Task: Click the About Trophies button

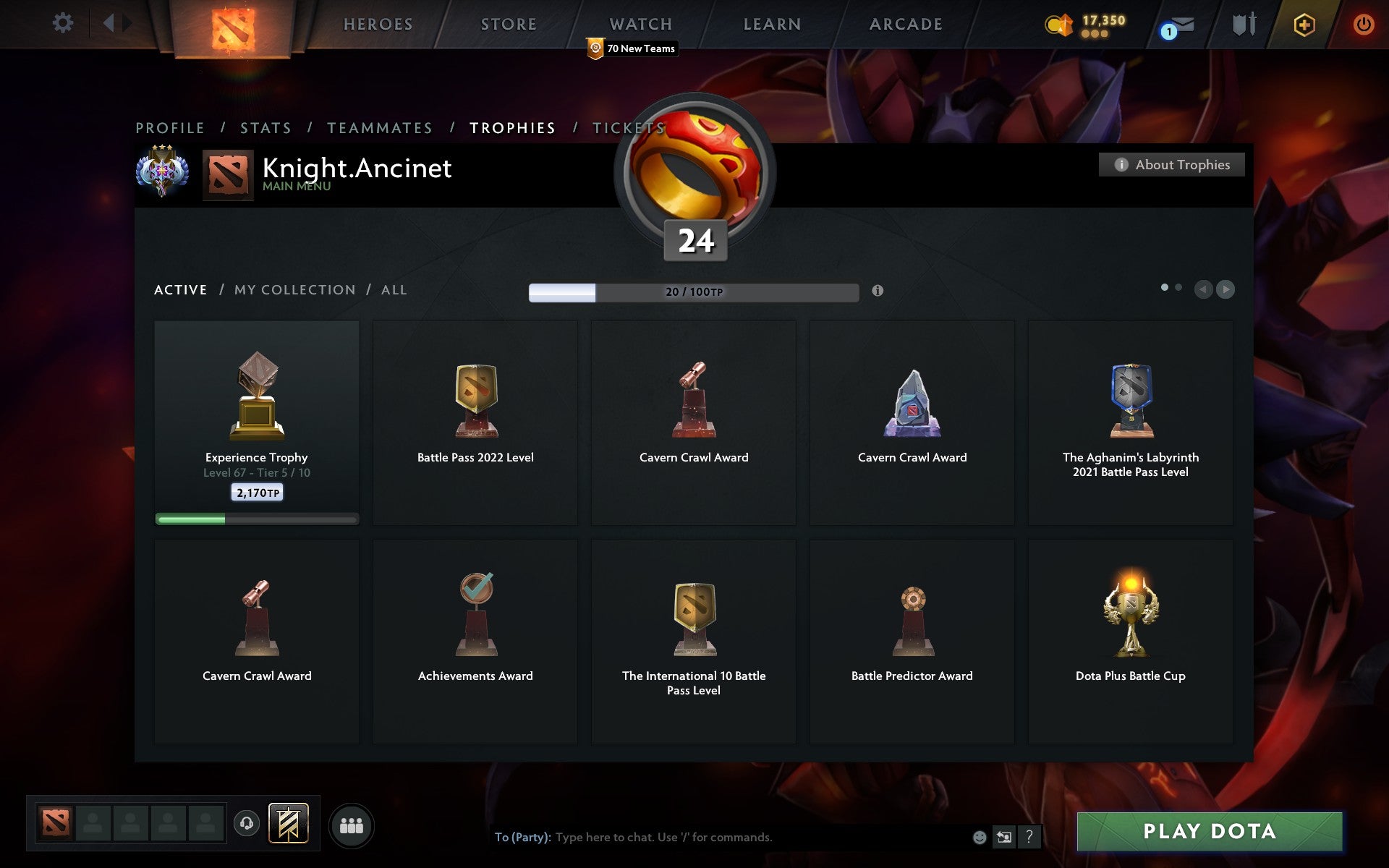Action: pos(1171,165)
